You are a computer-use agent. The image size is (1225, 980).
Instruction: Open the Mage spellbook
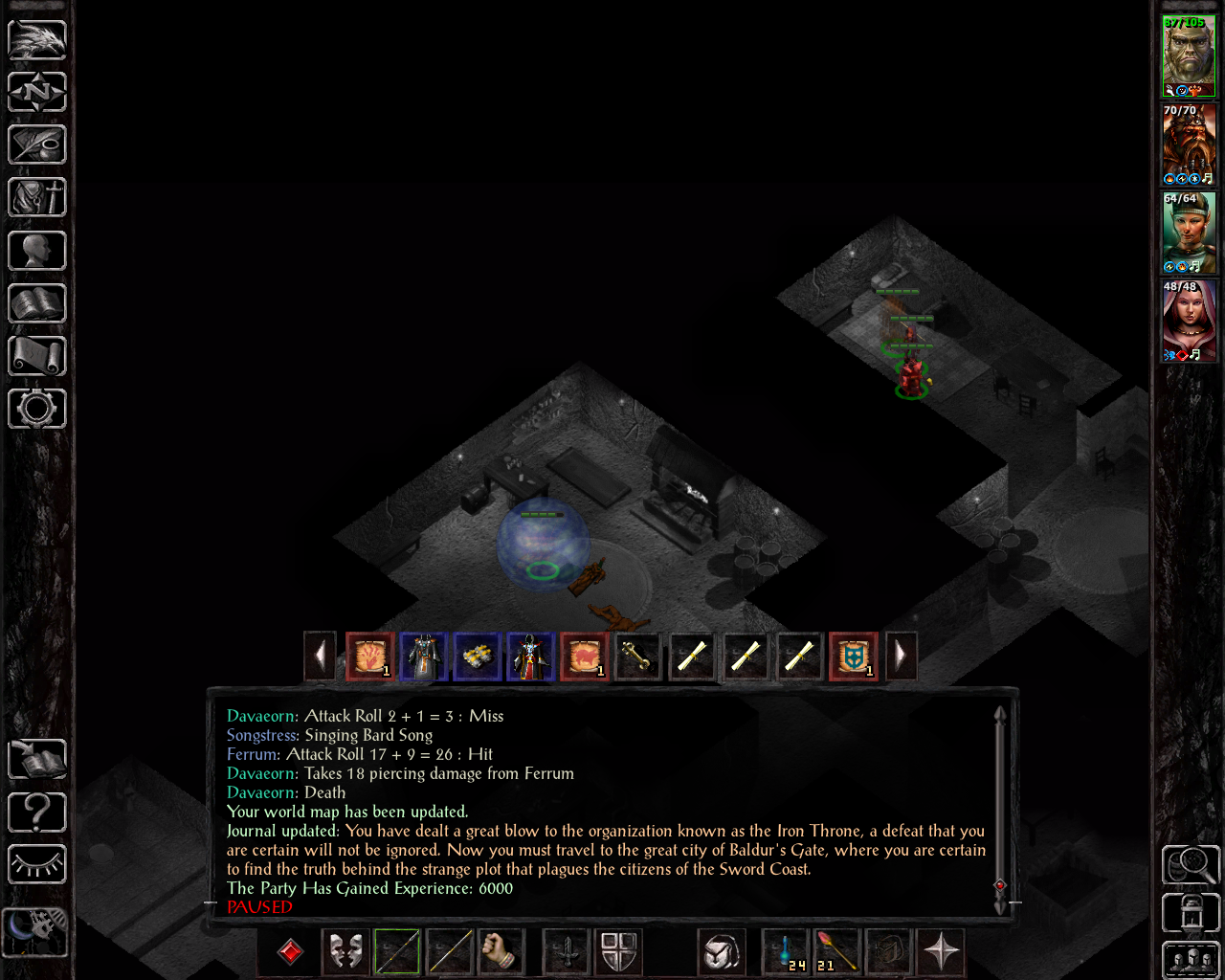36,302
